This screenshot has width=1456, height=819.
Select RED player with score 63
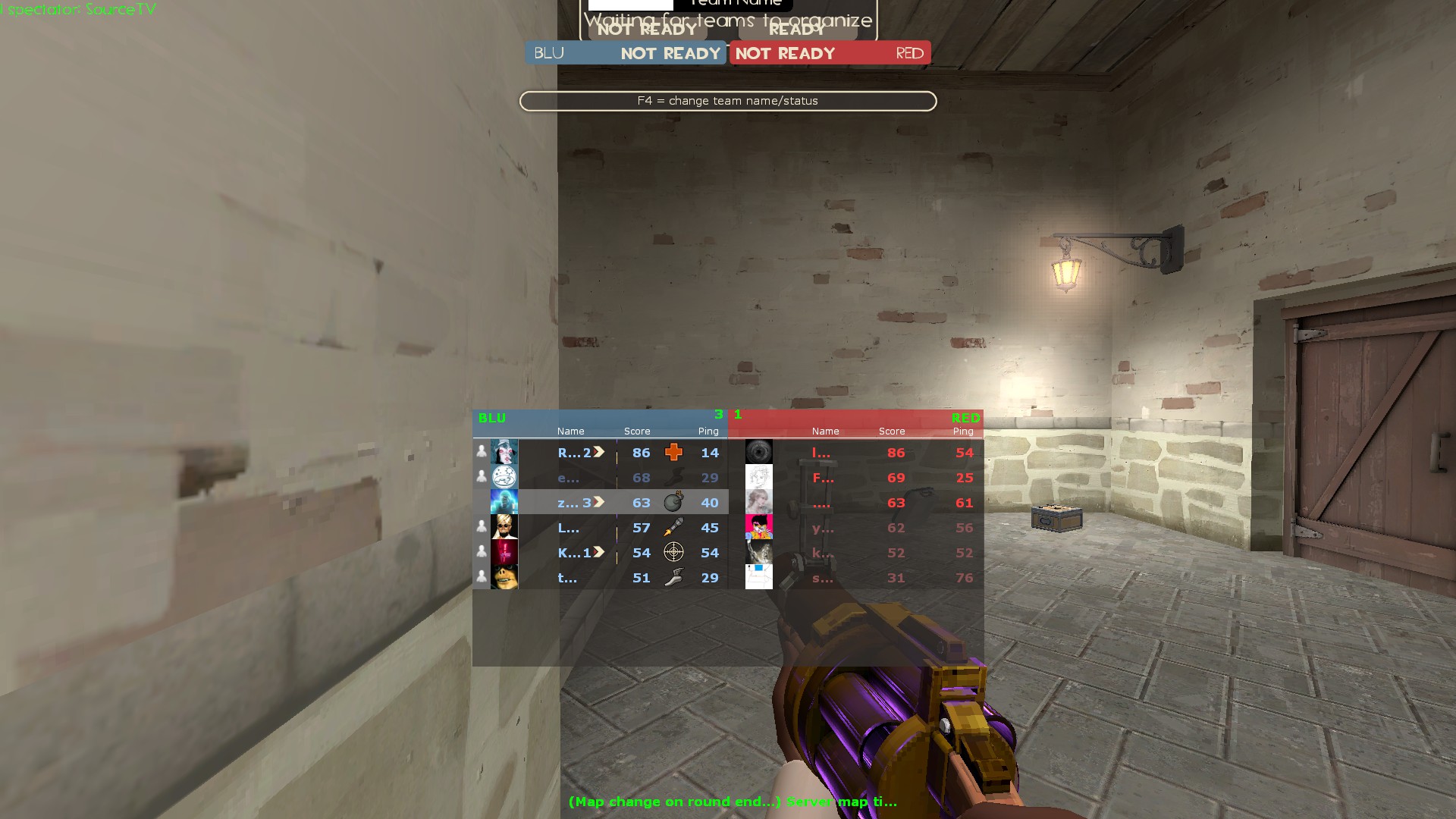click(821, 503)
